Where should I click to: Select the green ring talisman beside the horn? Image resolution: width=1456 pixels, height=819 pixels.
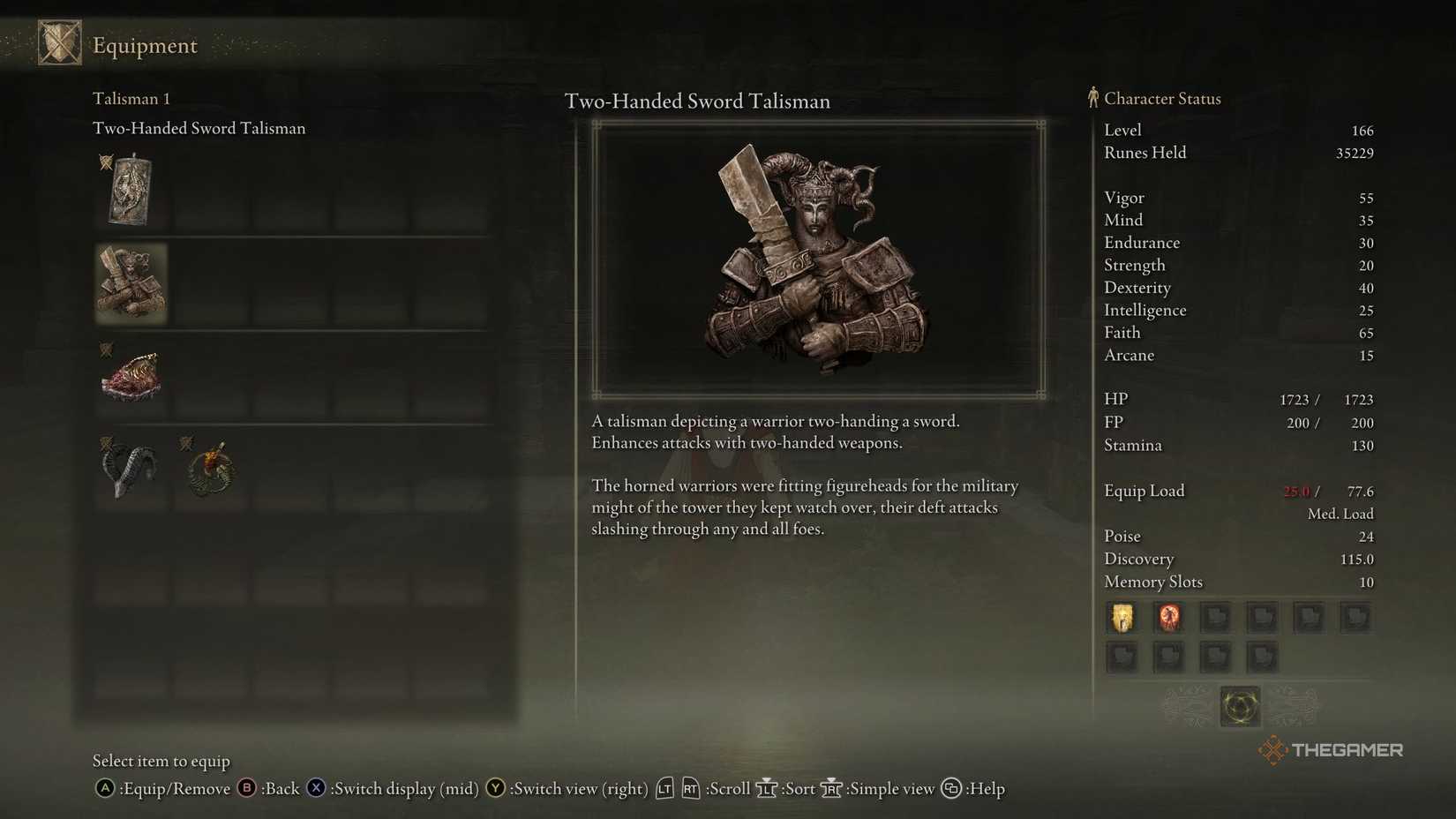pos(210,469)
